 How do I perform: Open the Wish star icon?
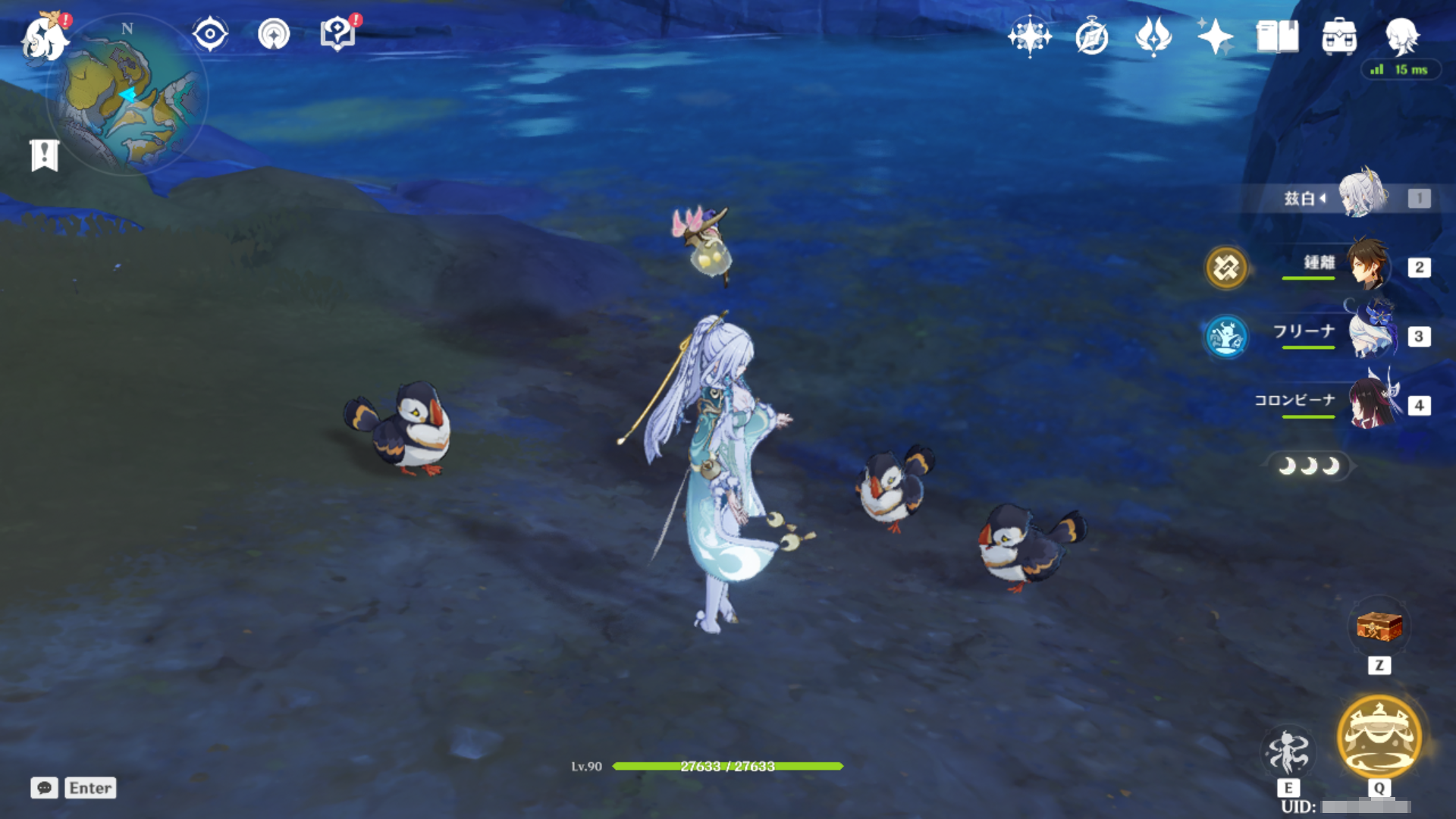tap(1215, 36)
